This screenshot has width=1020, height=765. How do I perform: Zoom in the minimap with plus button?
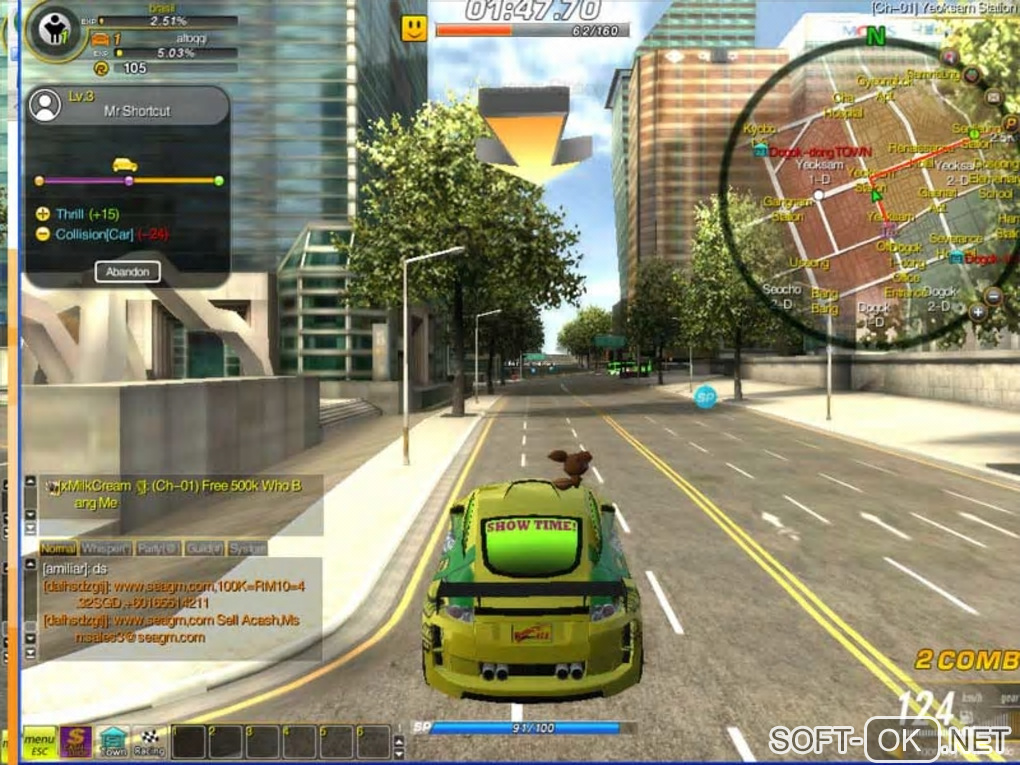(977, 312)
